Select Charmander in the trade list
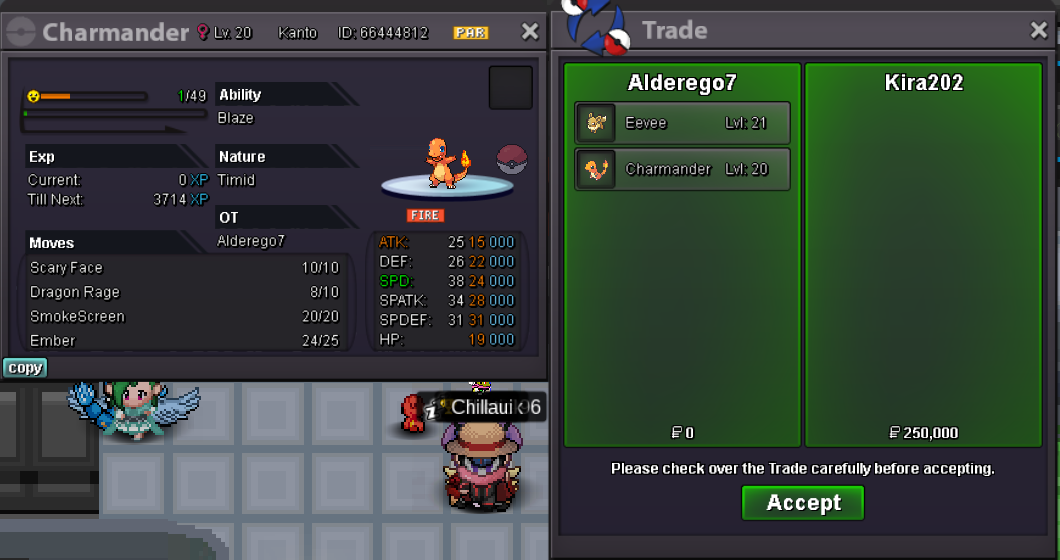This screenshot has width=1060, height=560. (x=682, y=169)
